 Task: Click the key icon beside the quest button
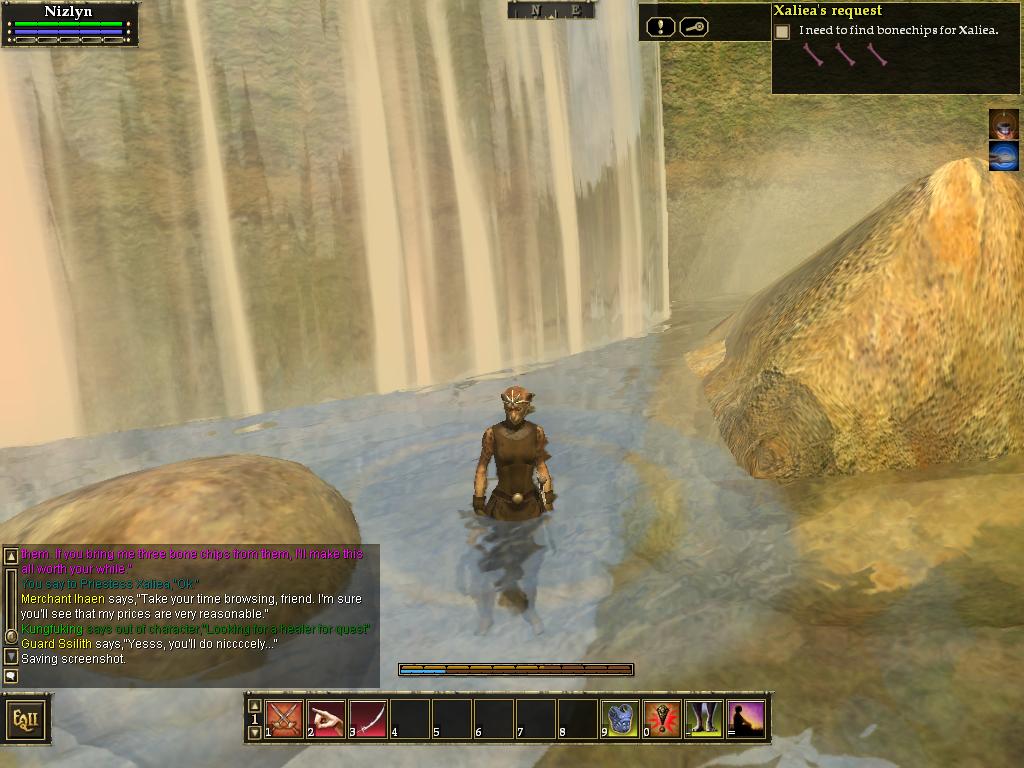pos(694,27)
